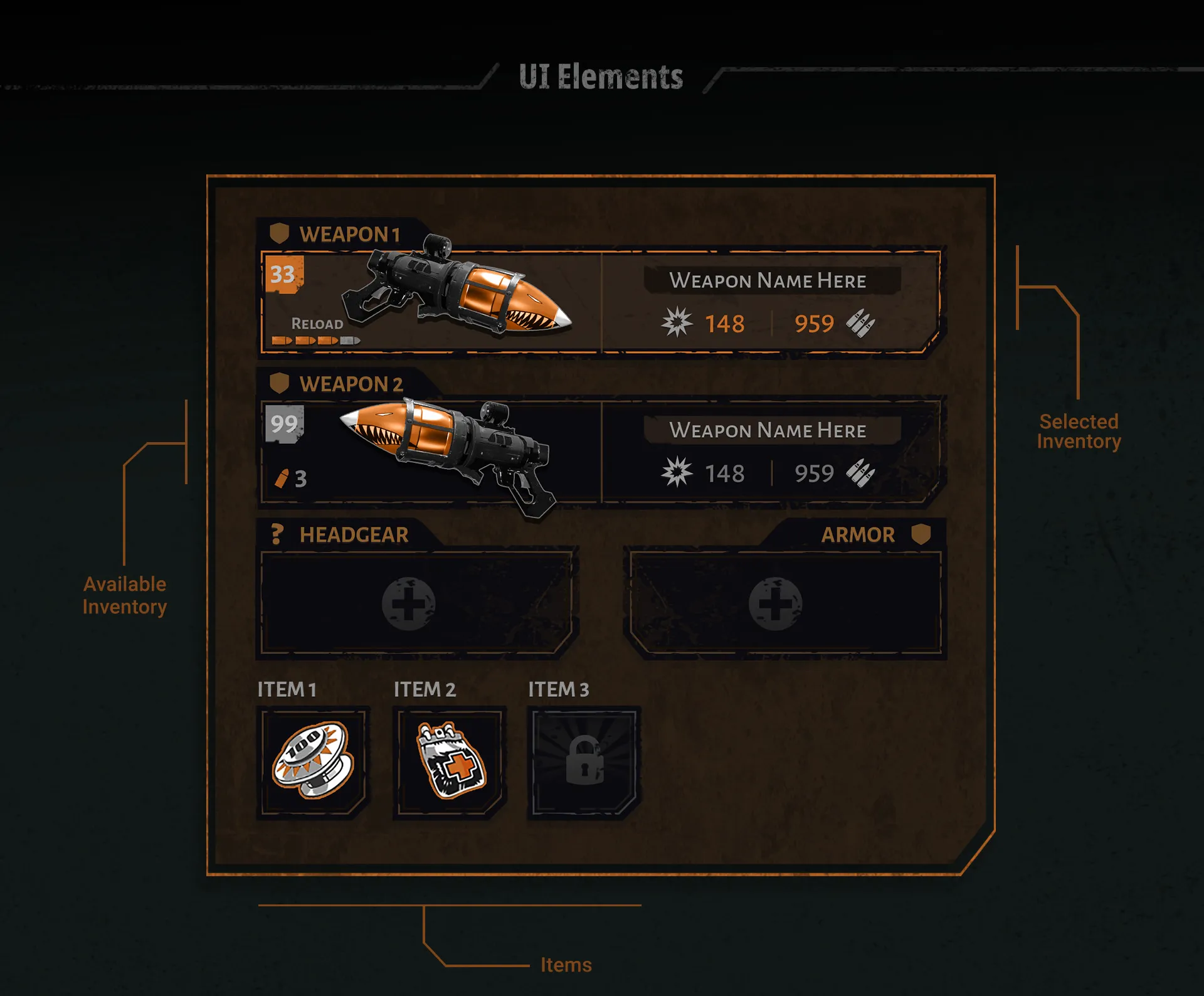Click the shield icon beside Weapon 1 label
This screenshot has width=1204, height=996.
point(280,233)
